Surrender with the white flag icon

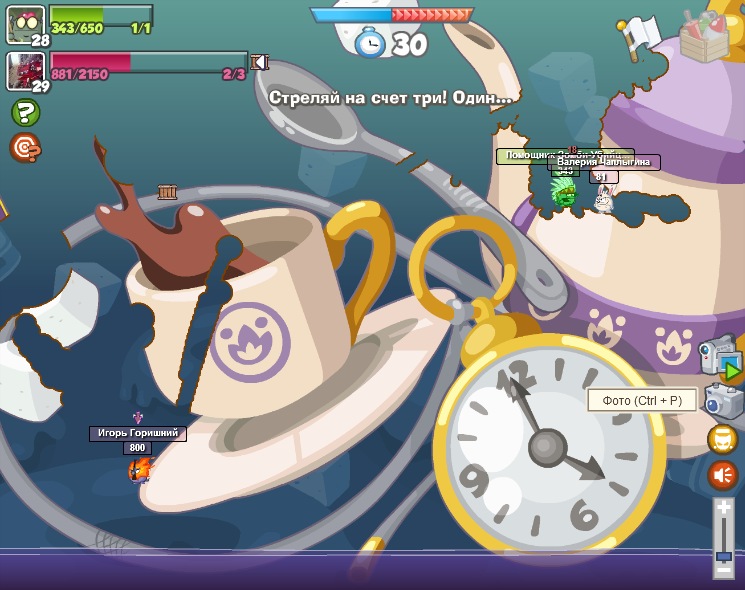point(634,36)
